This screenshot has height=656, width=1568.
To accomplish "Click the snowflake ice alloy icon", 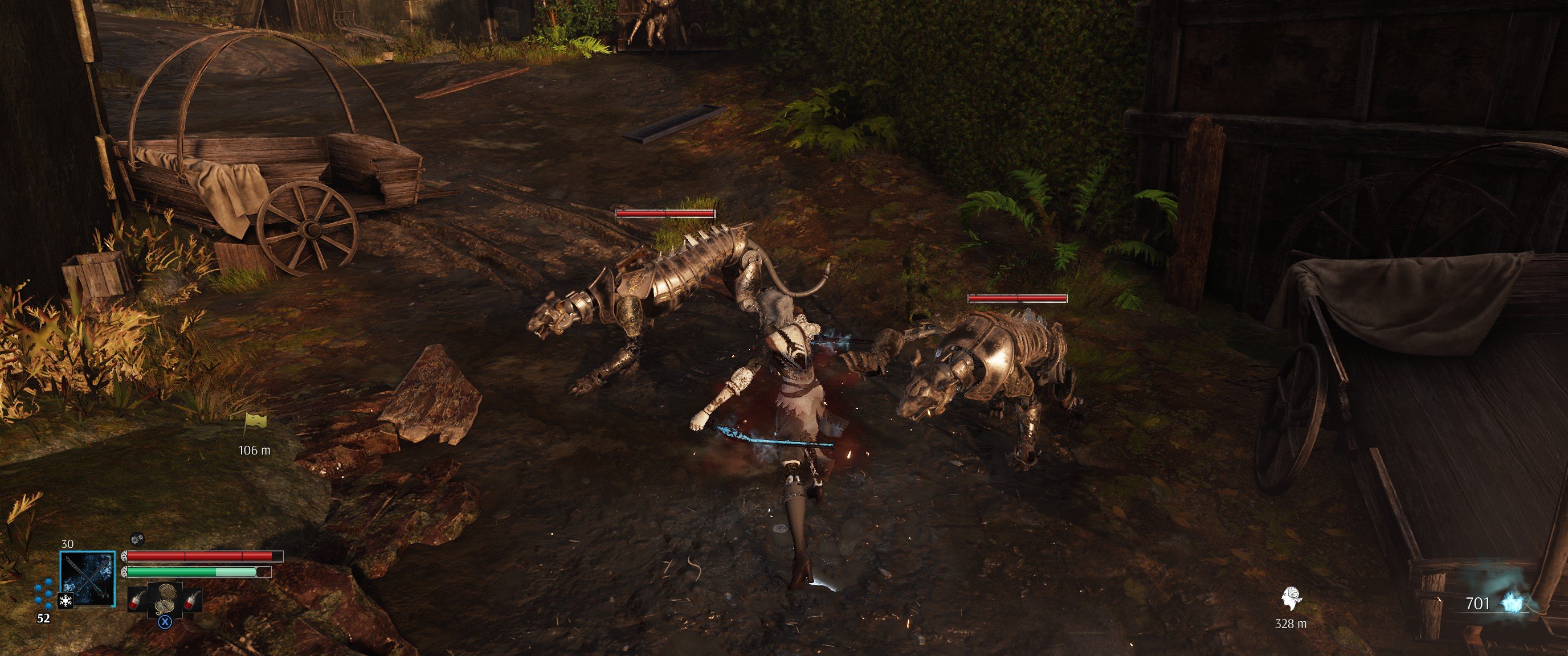I will point(65,601).
